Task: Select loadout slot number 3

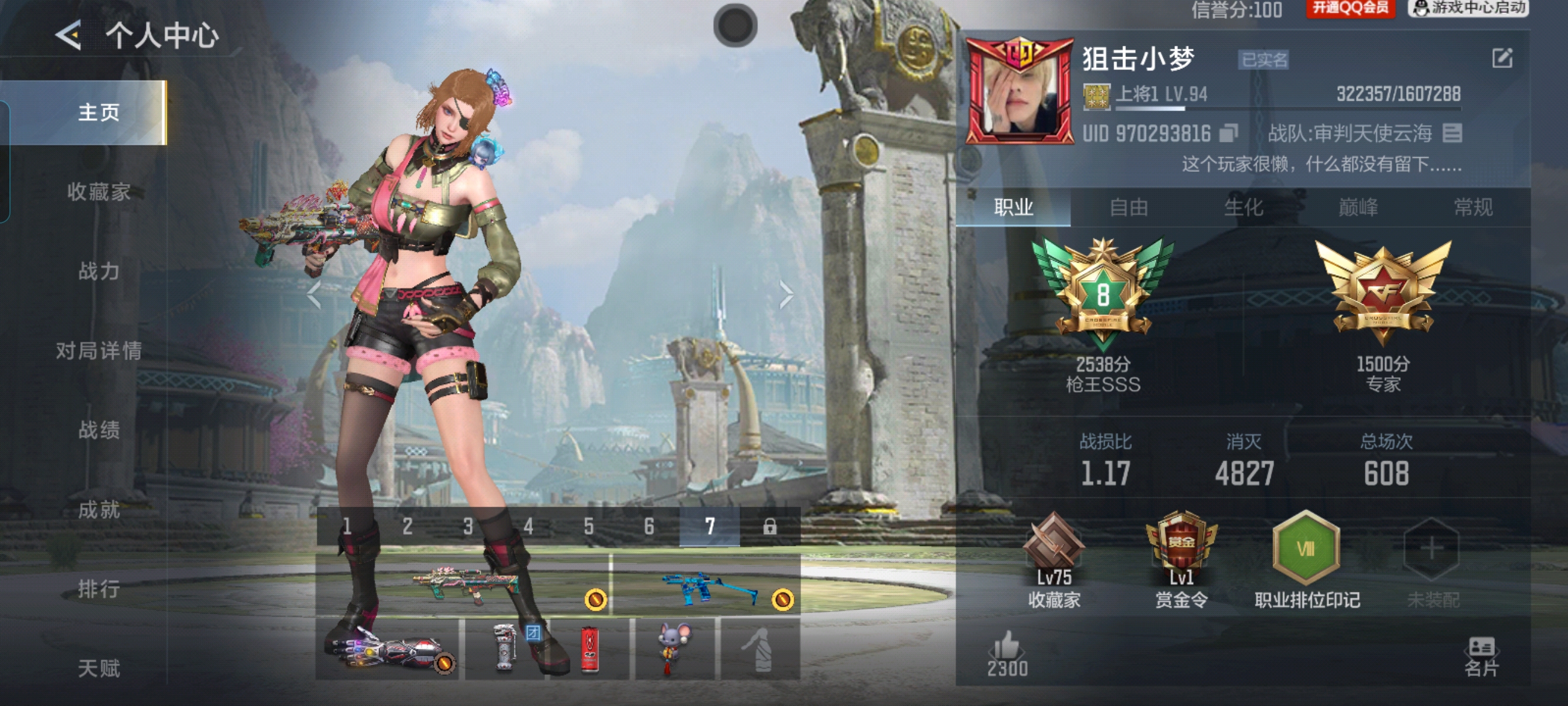Action: point(467,527)
